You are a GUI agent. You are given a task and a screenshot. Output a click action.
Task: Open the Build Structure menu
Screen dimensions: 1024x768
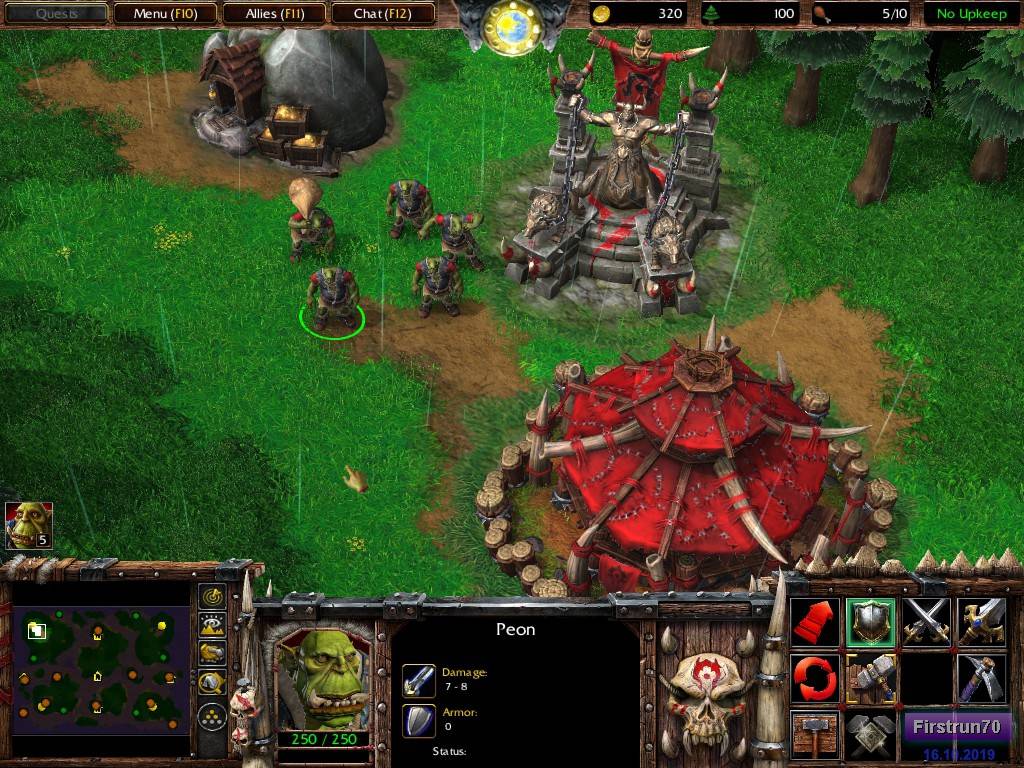pos(815,734)
